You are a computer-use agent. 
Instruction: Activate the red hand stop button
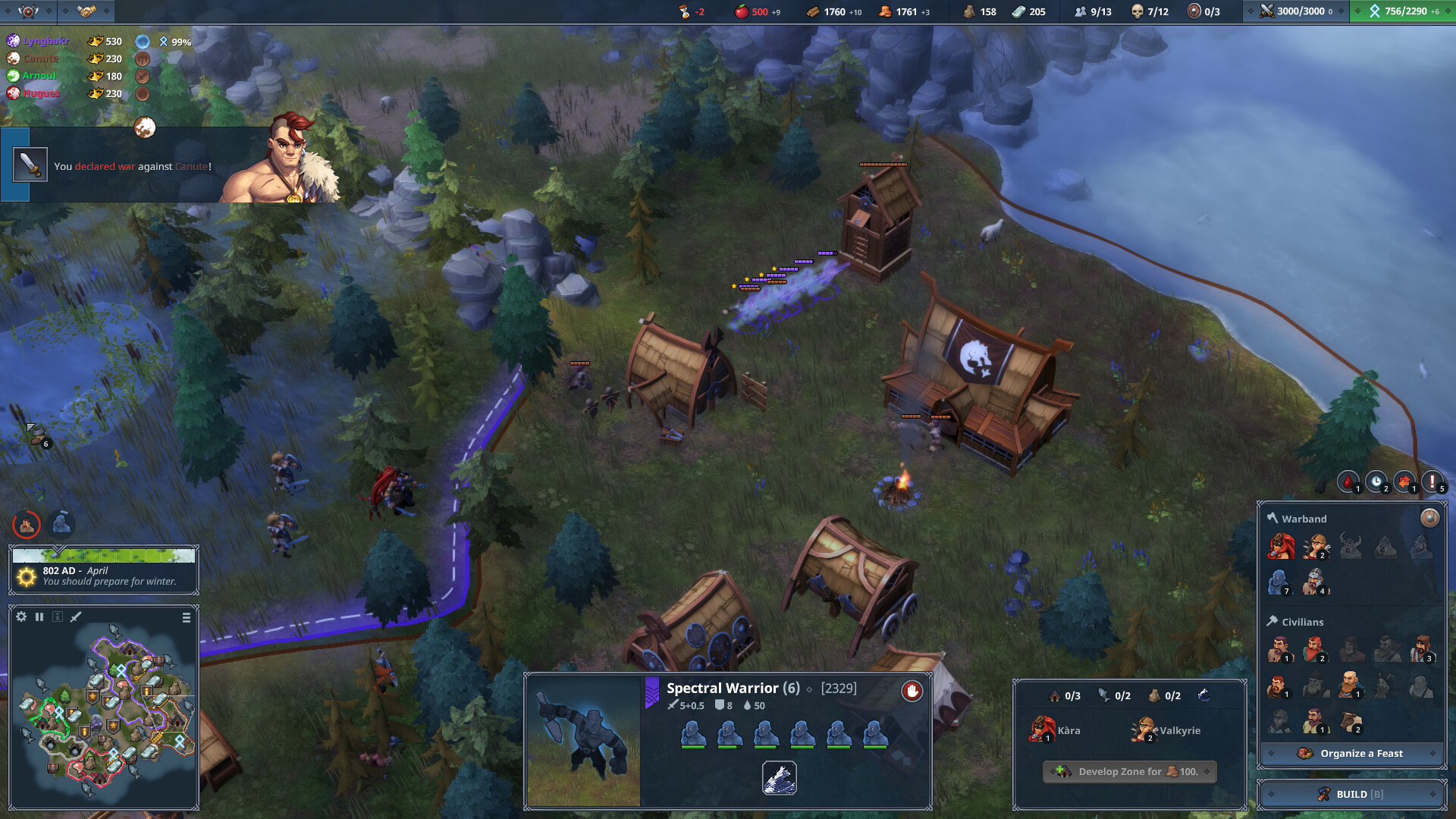tap(912, 691)
